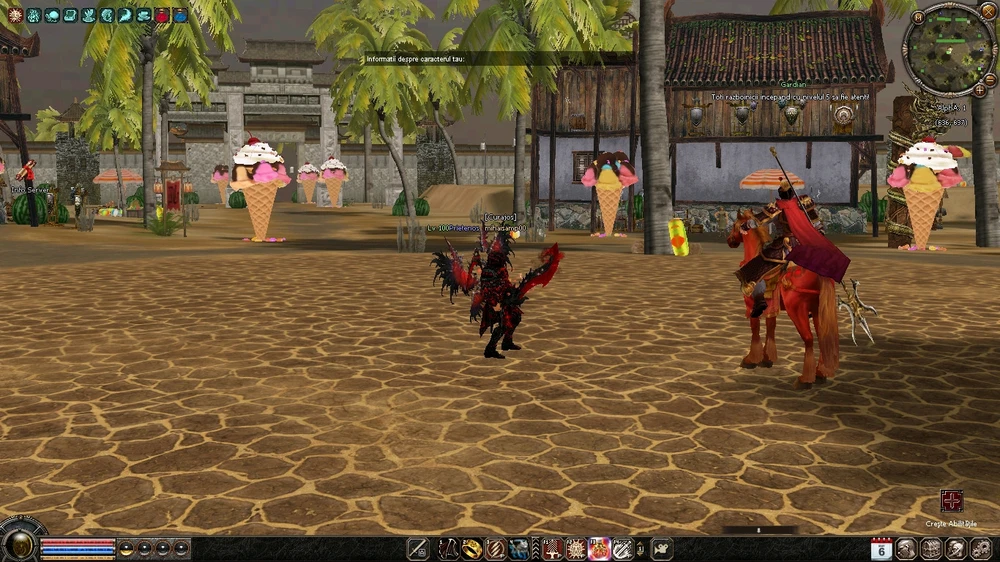Click the blue potion buff icon

pos(180,15)
